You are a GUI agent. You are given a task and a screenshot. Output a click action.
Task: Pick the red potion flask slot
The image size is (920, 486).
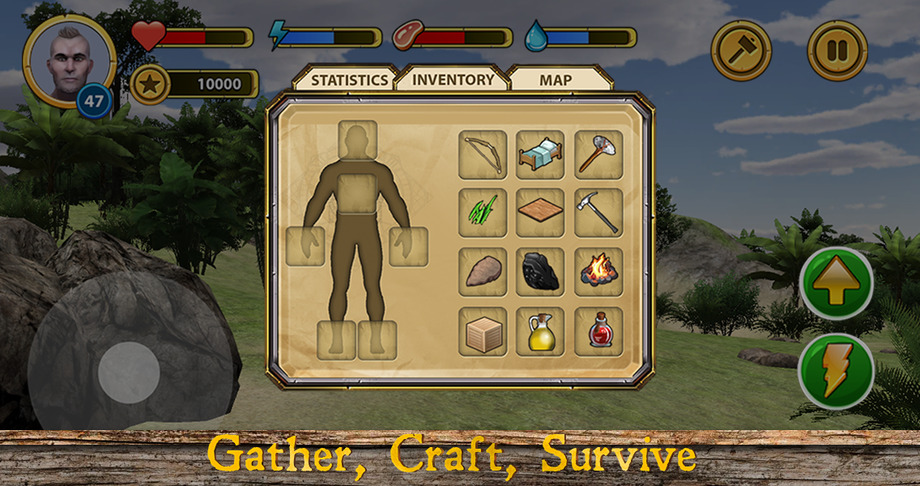coord(598,331)
